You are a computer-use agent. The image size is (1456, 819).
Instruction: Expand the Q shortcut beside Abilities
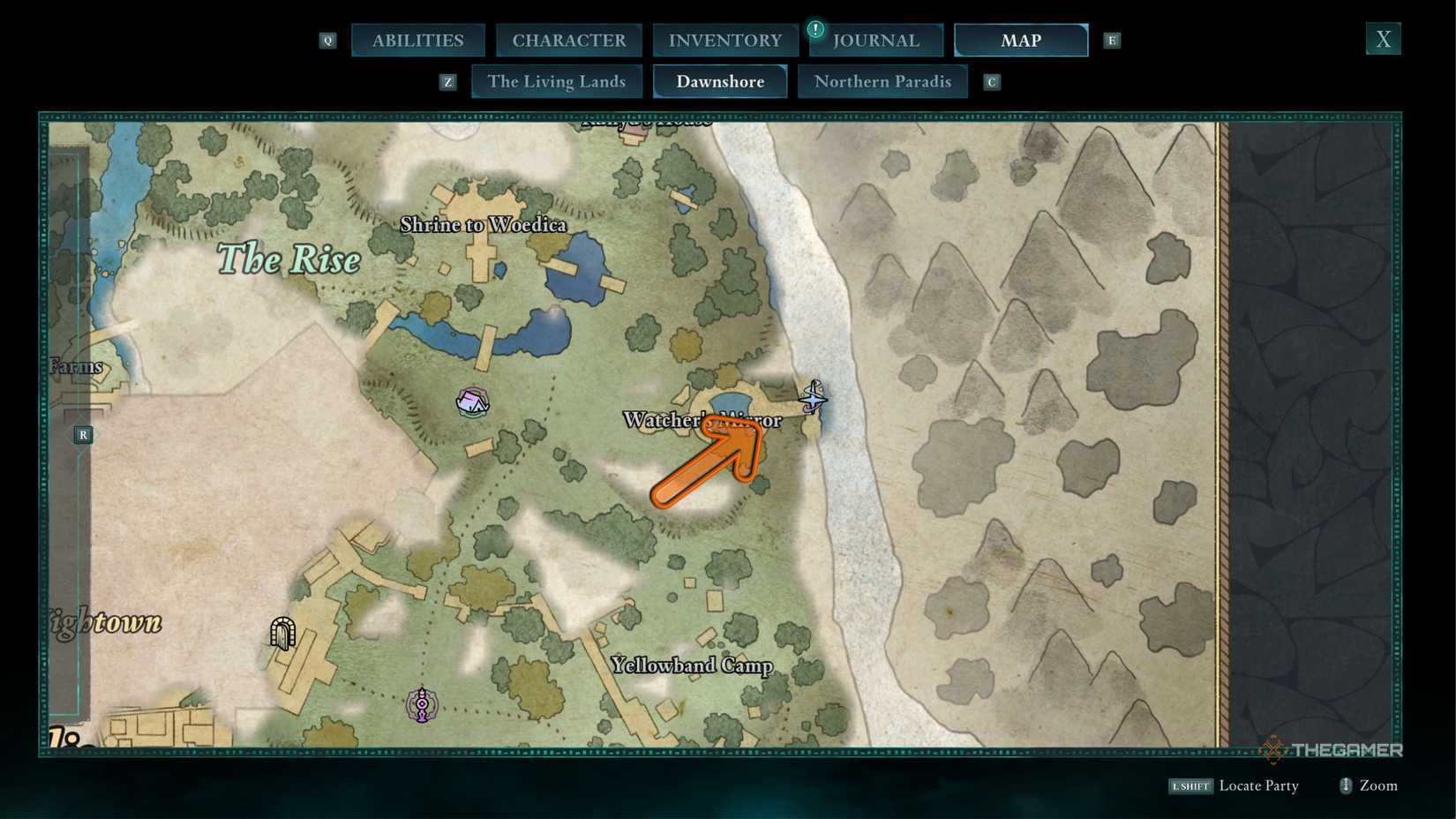[327, 40]
